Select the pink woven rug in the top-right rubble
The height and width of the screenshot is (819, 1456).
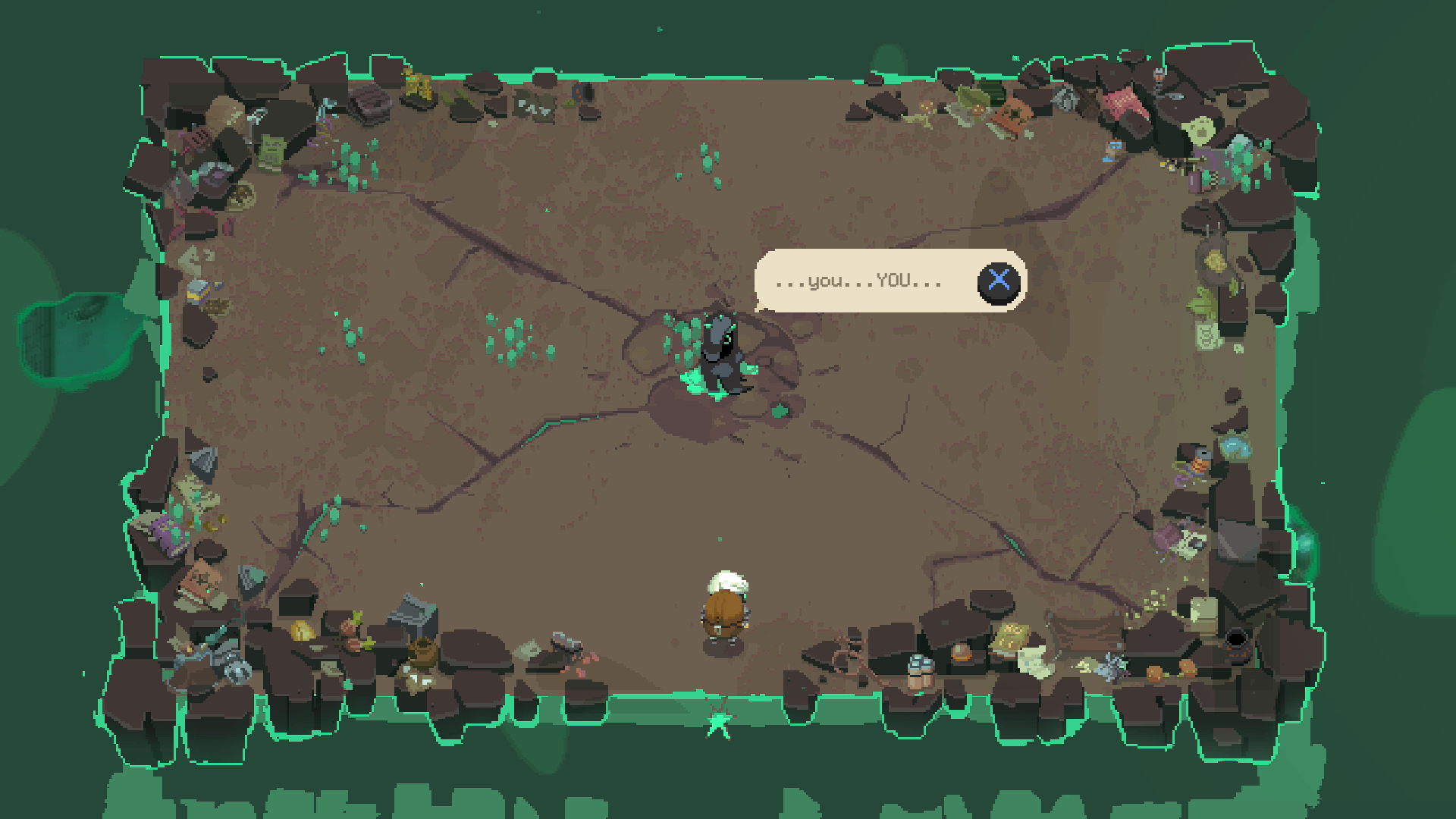(1125, 102)
